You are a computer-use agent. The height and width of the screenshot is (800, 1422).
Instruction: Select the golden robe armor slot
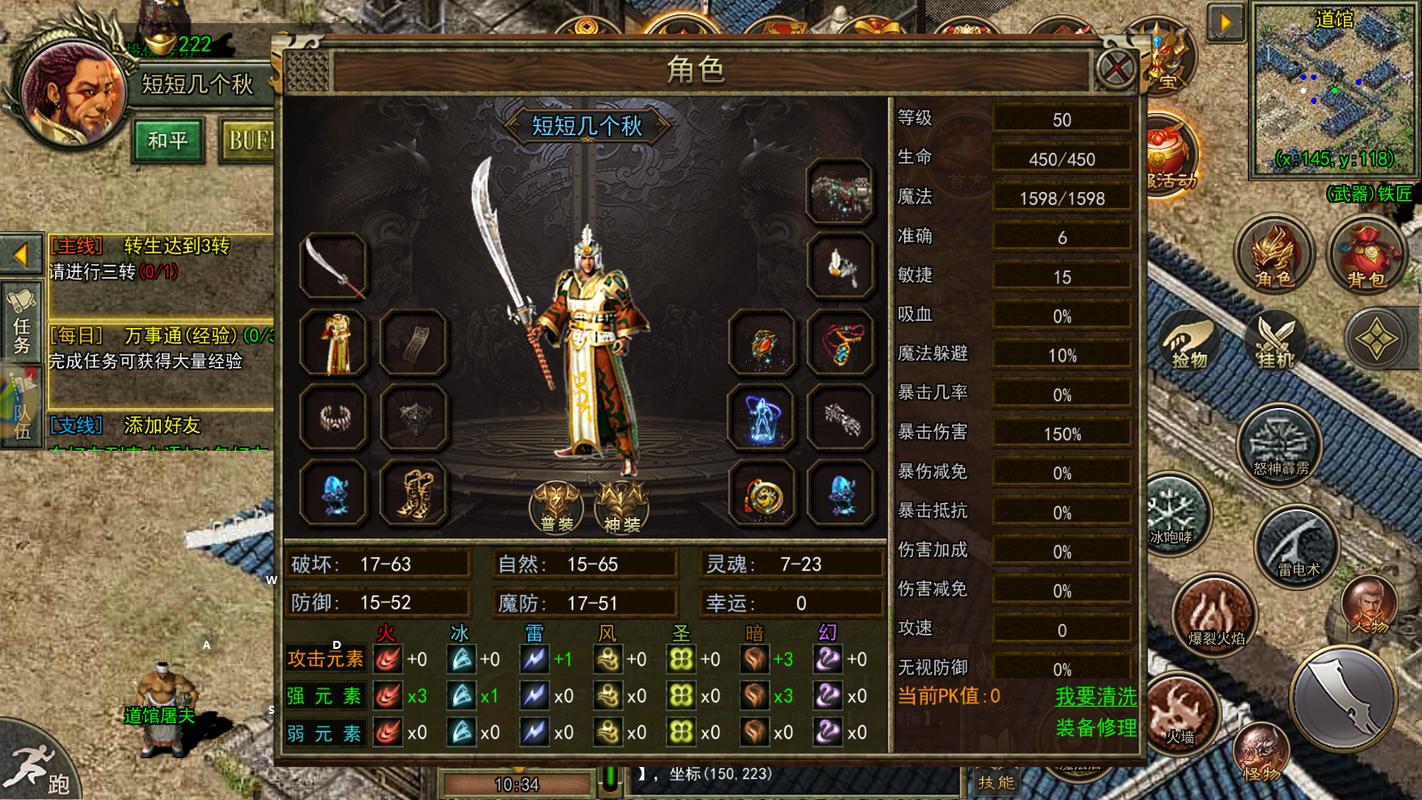[x=333, y=342]
